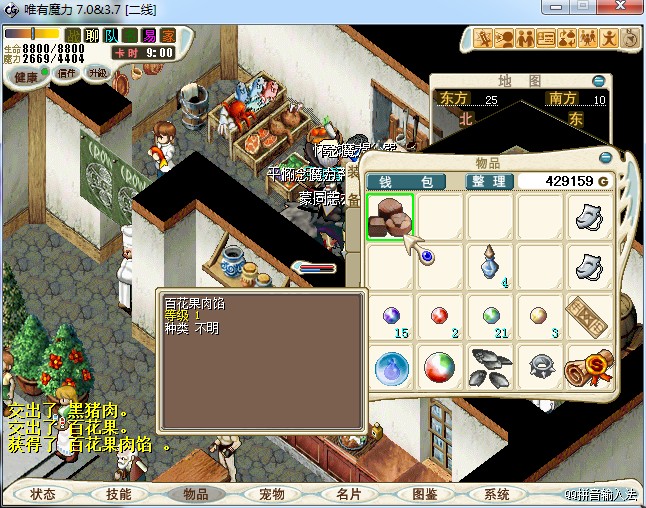This screenshot has height=508, width=646.
Task: Select the blue flame crystal ball
Action: point(390,366)
